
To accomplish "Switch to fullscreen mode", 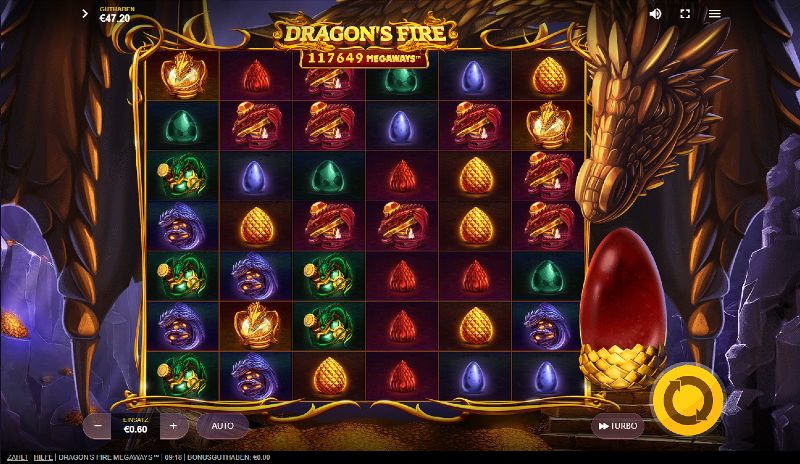I will point(685,14).
